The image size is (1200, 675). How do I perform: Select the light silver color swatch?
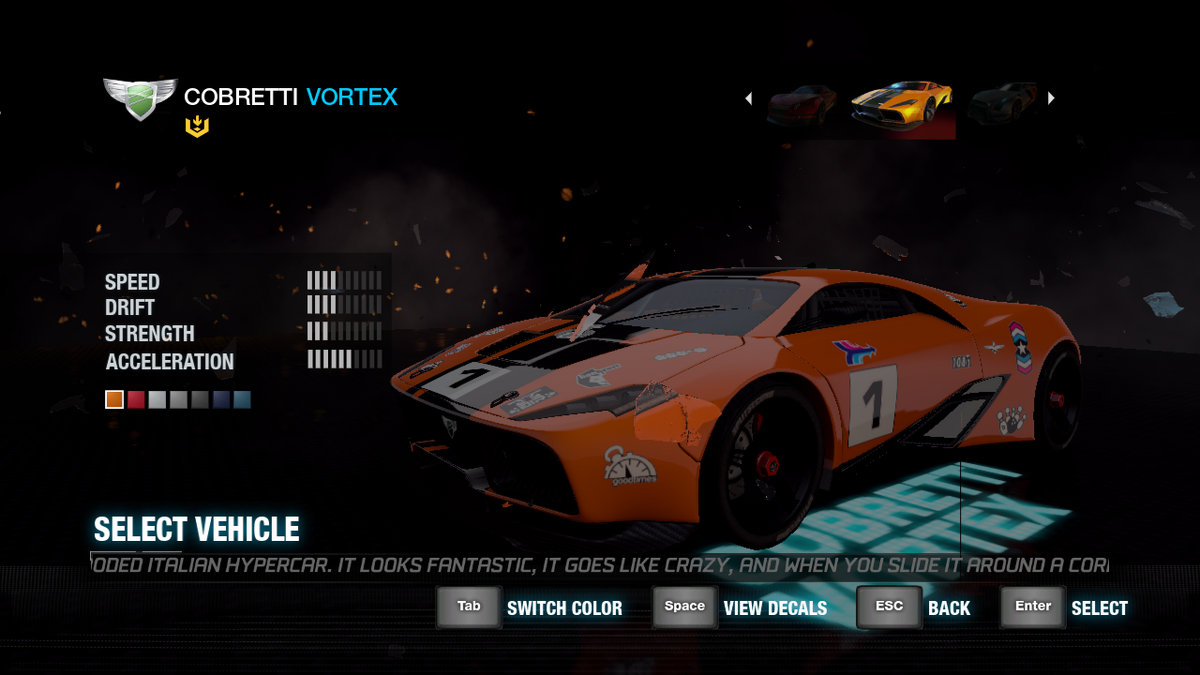click(x=157, y=400)
